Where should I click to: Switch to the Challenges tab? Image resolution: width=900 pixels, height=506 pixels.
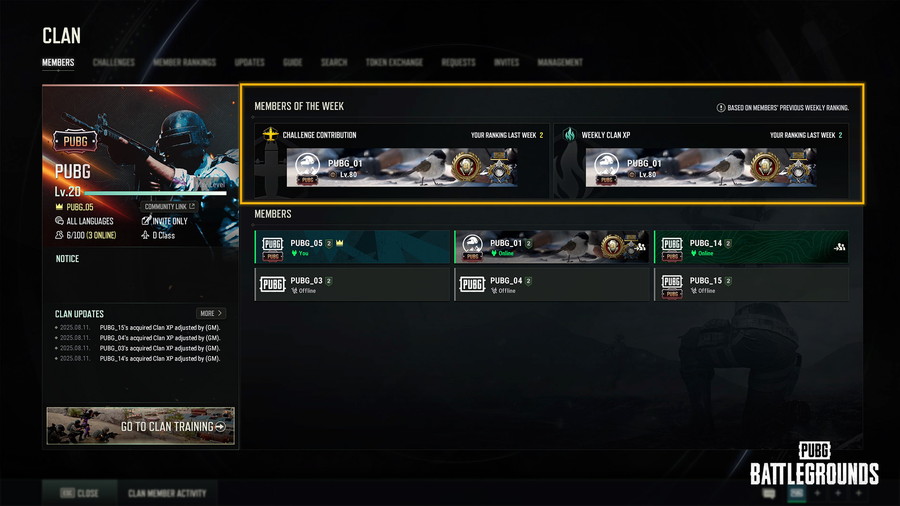coord(114,62)
